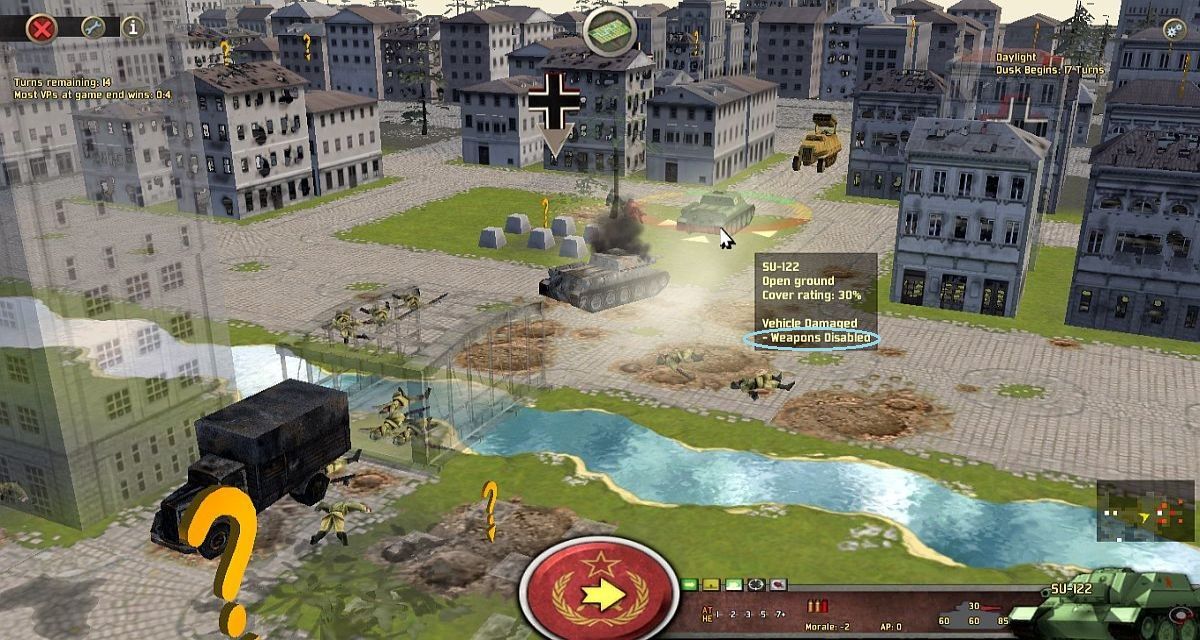End turn with the red star arrow button
Image resolution: width=1200 pixels, height=640 pixels.
tap(599, 594)
